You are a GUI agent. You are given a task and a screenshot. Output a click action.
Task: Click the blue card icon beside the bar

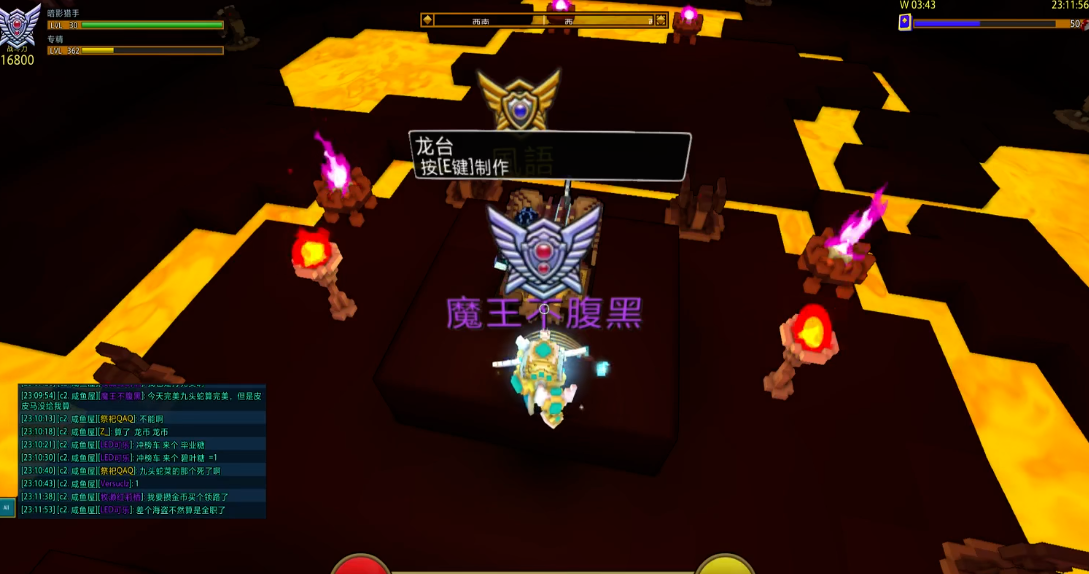904,22
